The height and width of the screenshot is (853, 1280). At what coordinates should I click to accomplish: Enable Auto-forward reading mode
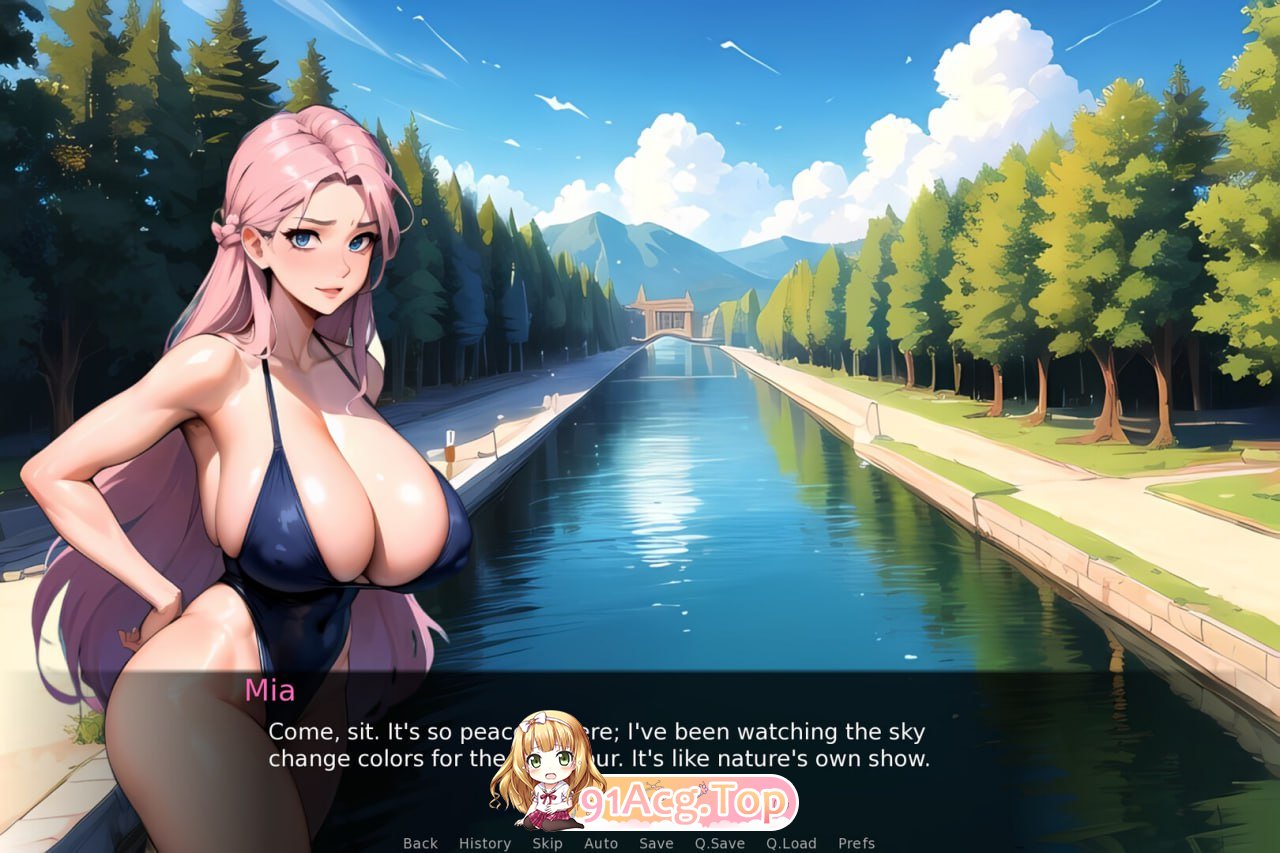[600, 843]
